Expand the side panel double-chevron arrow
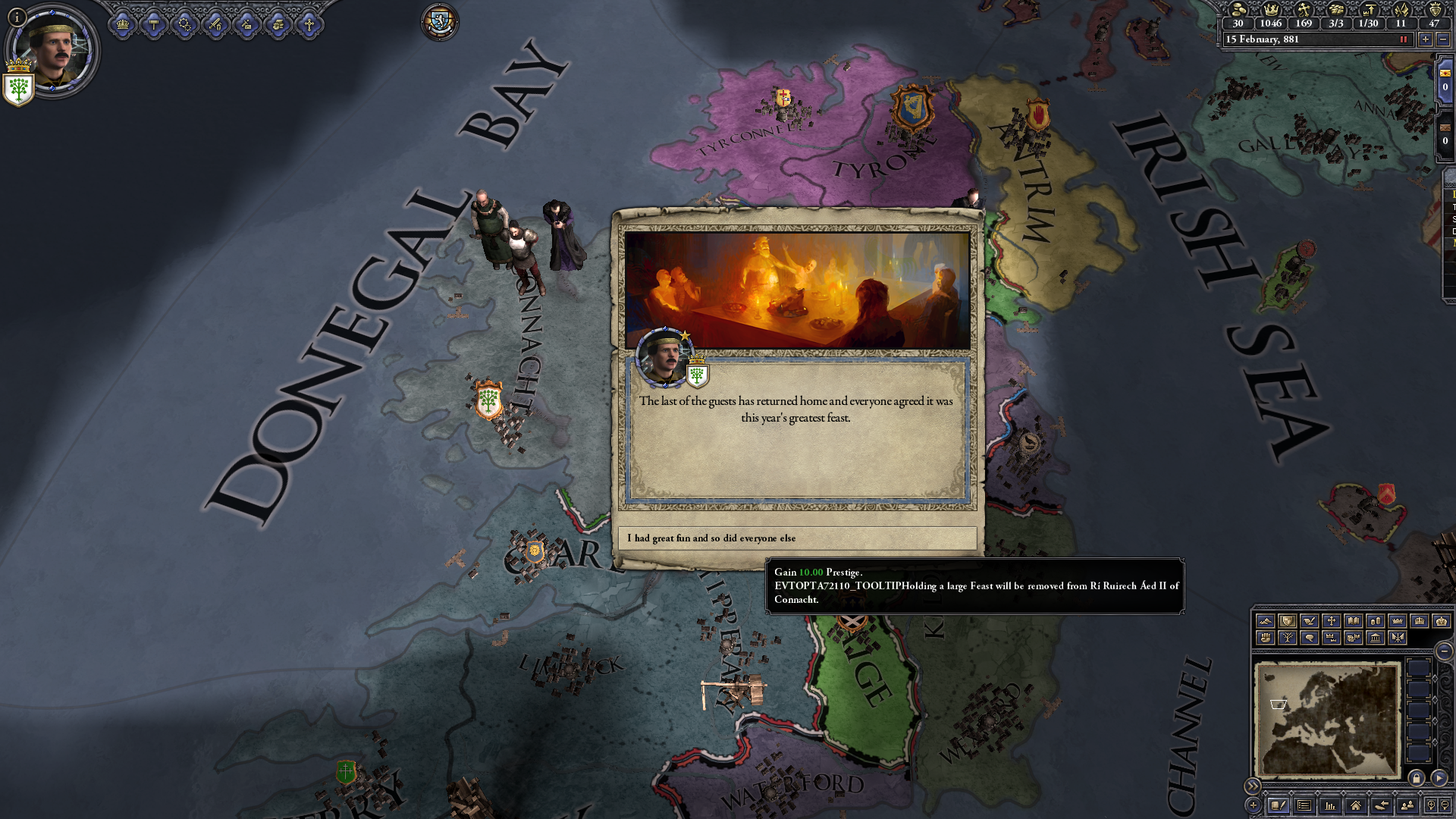 (1254, 786)
